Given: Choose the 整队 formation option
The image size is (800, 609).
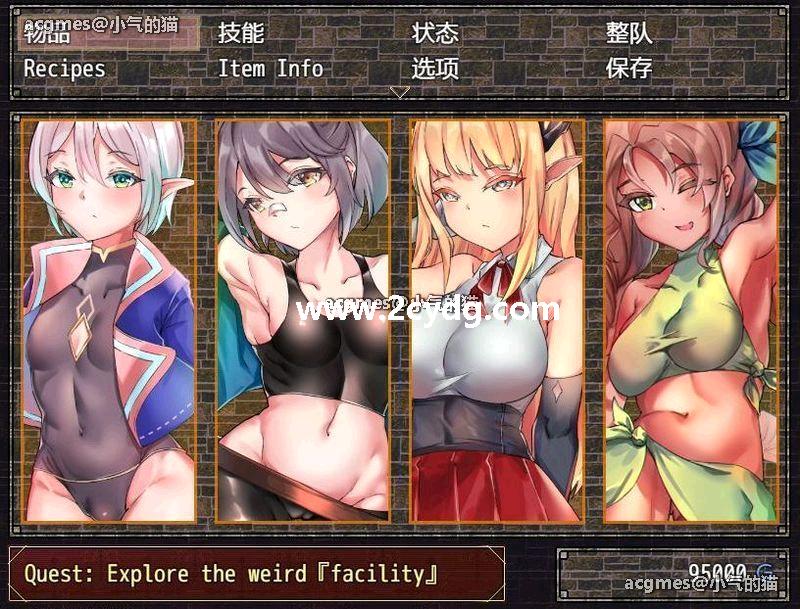Looking at the screenshot, I should [629, 33].
